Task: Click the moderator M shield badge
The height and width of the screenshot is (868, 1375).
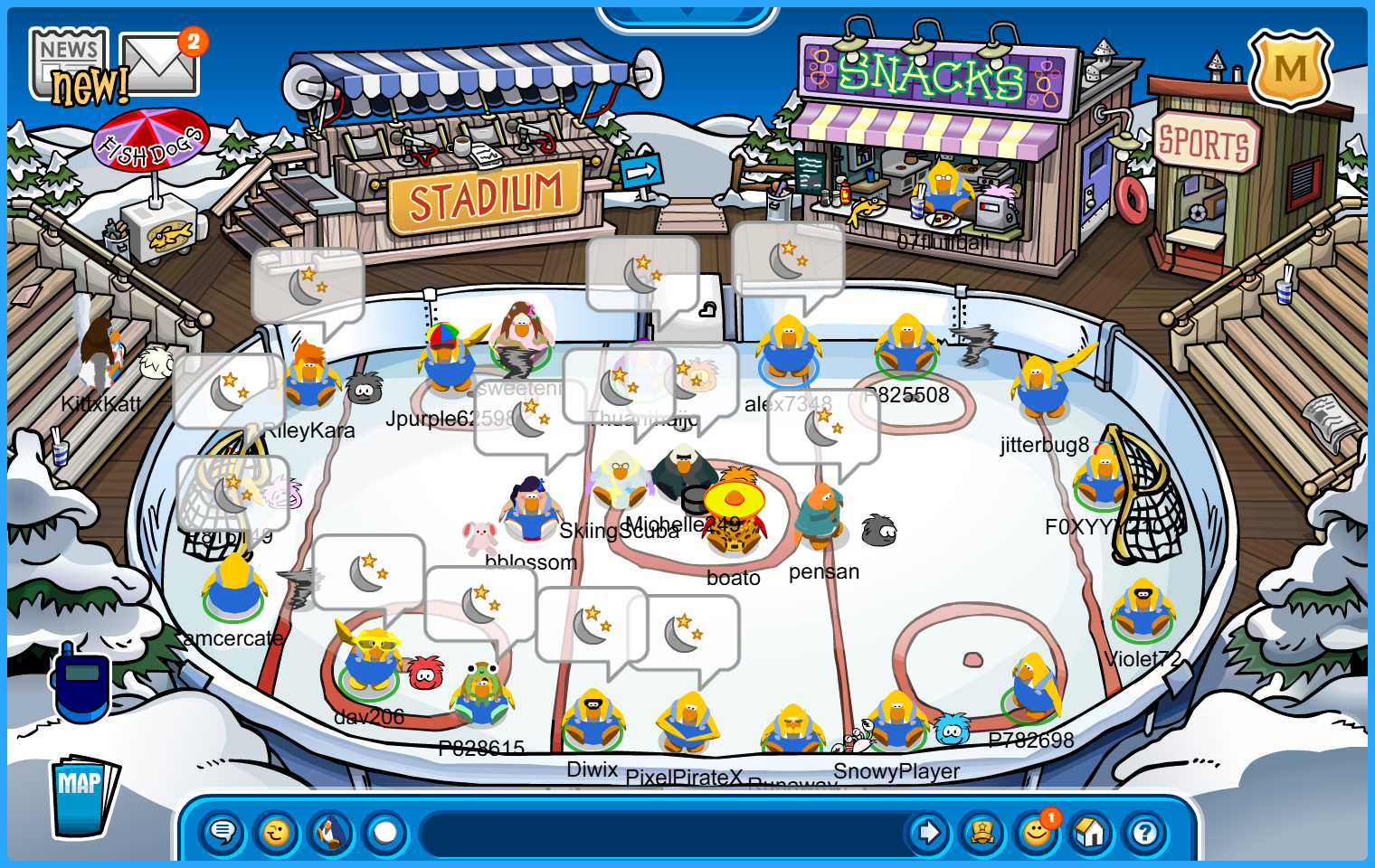Action: 1290,70
